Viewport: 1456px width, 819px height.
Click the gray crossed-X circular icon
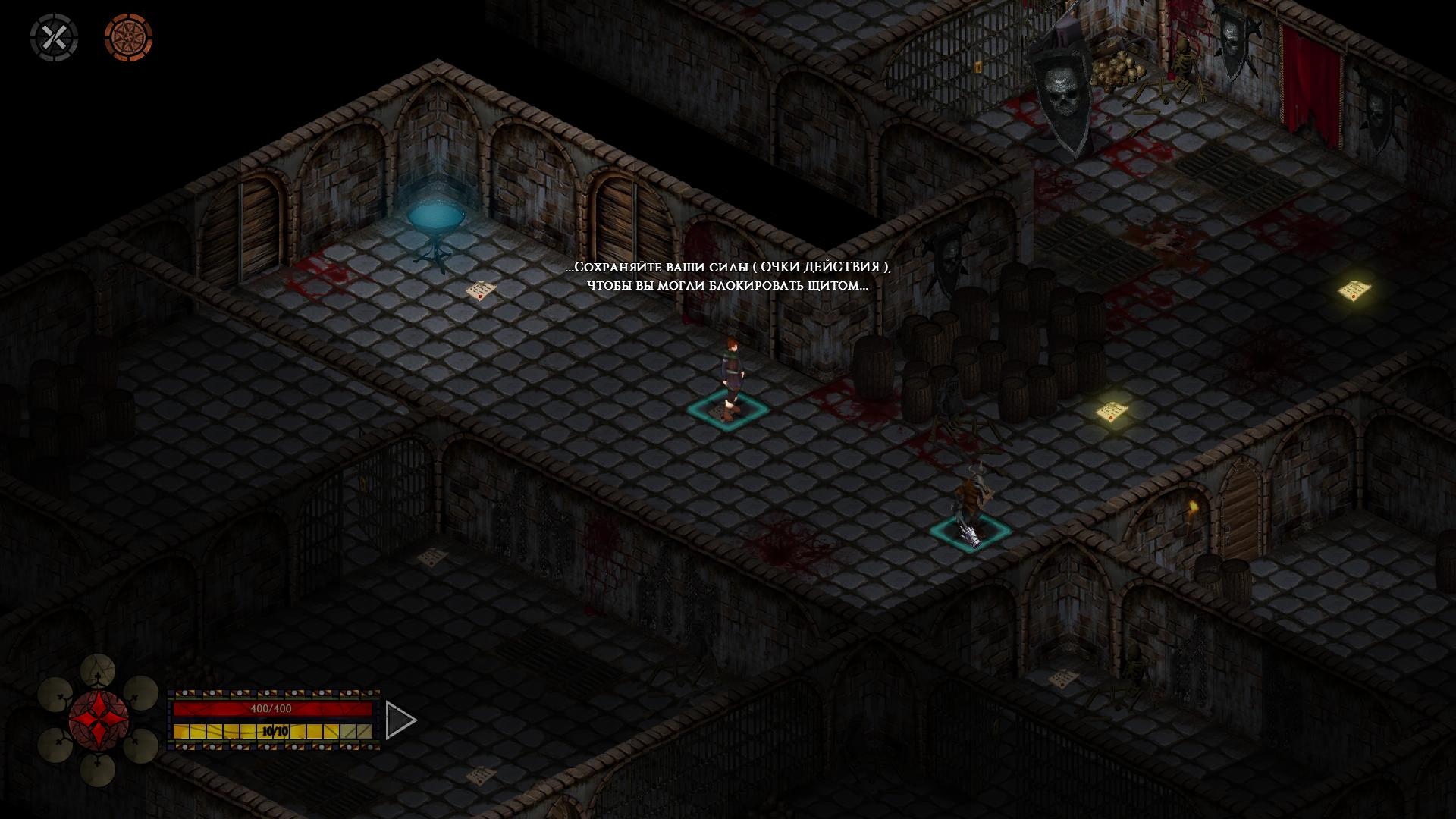[x=54, y=37]
